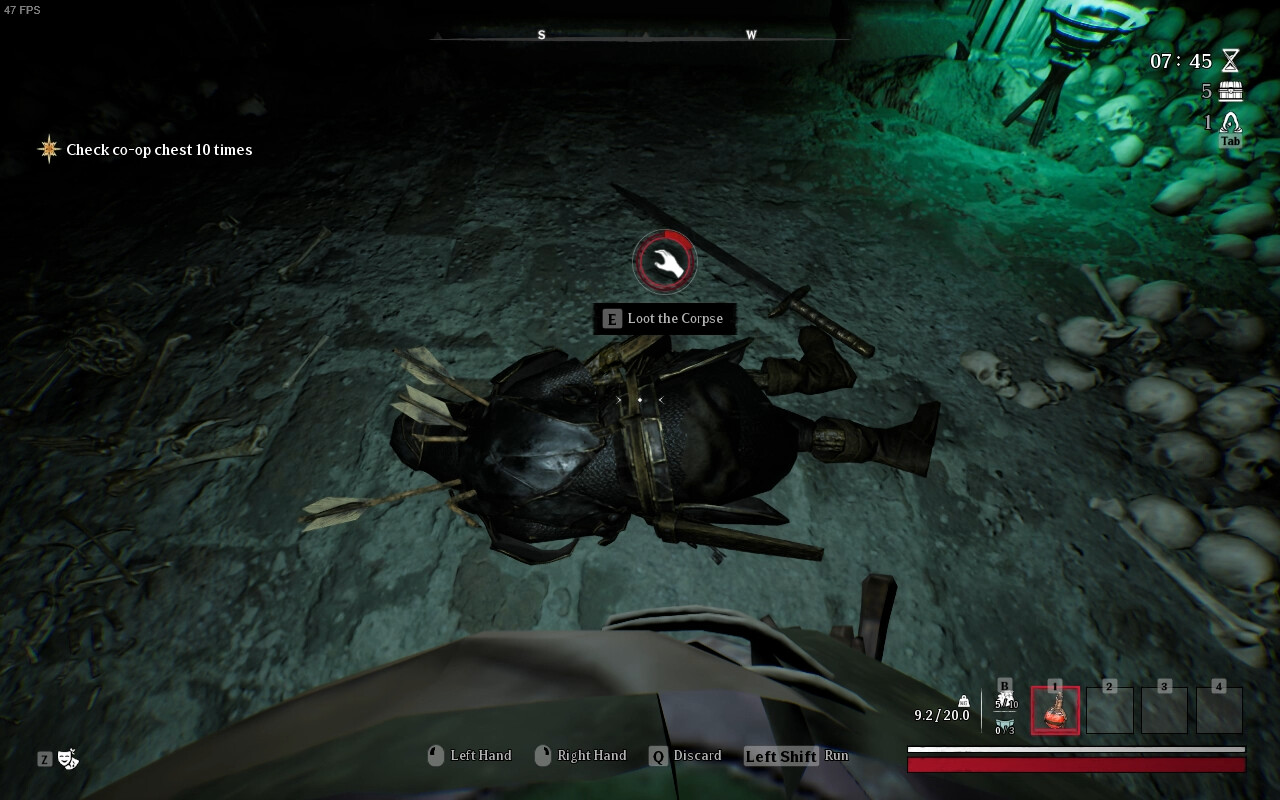Open the Tab key expander under the lantern
This screenshot has height=800, width=1280.
(1229, 141)
